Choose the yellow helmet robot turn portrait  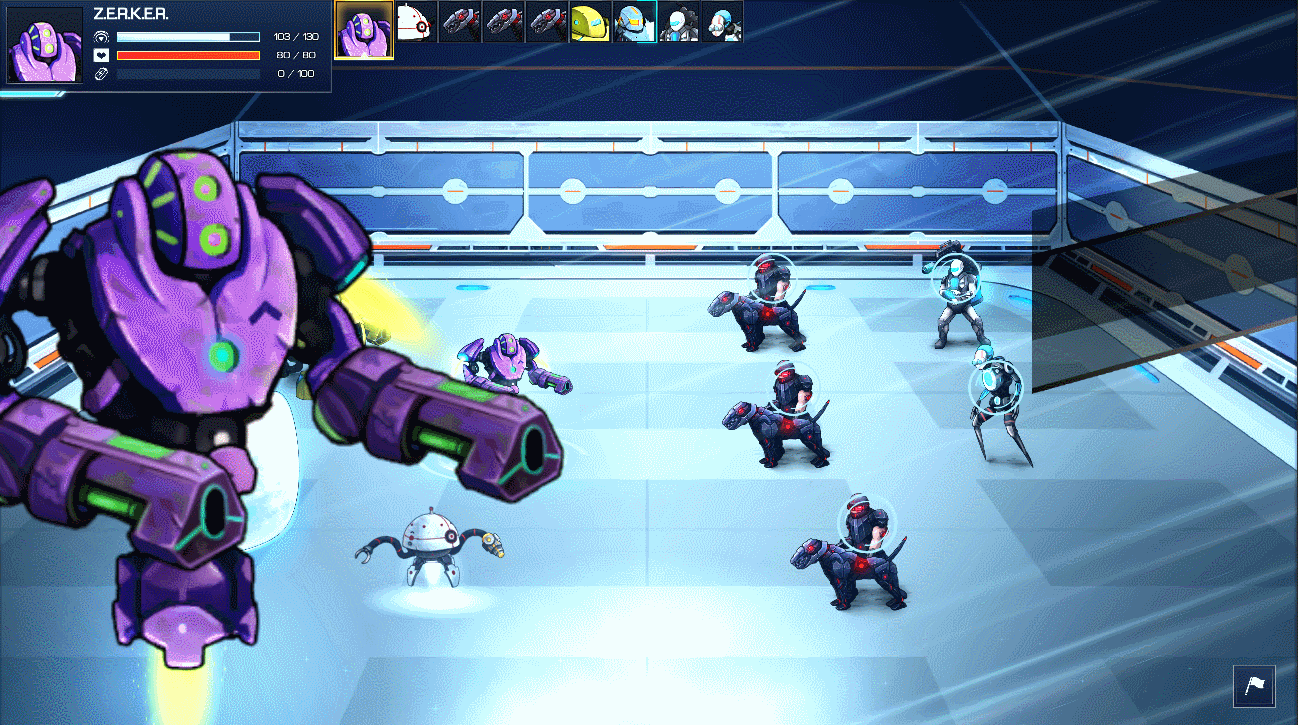(590, 22)
